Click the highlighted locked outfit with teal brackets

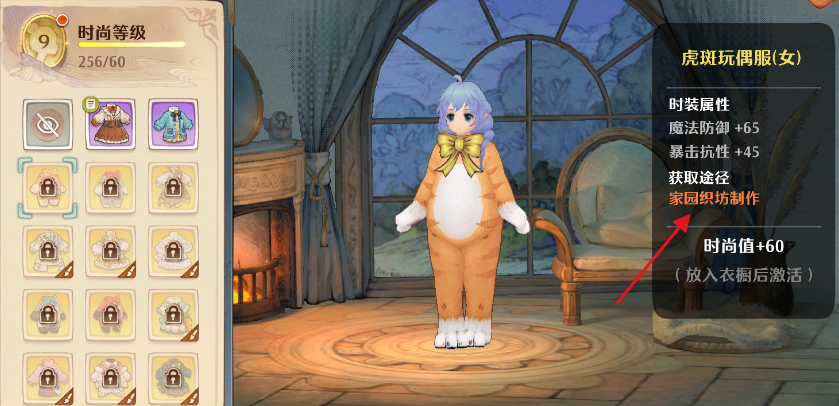47,186
